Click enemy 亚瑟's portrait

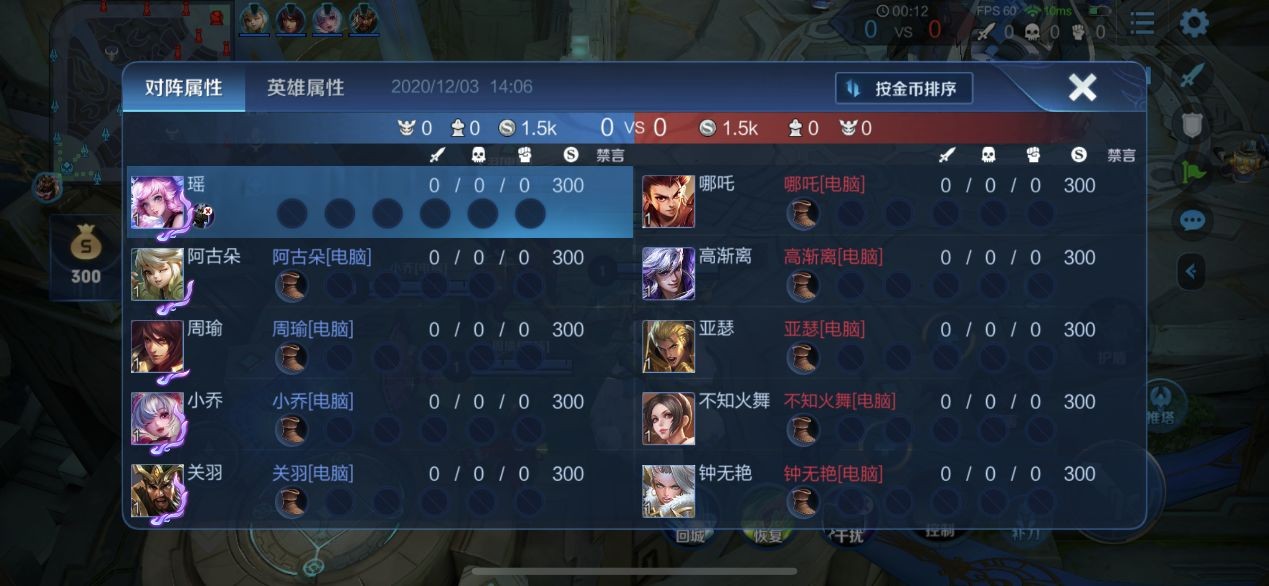[668, 346]
